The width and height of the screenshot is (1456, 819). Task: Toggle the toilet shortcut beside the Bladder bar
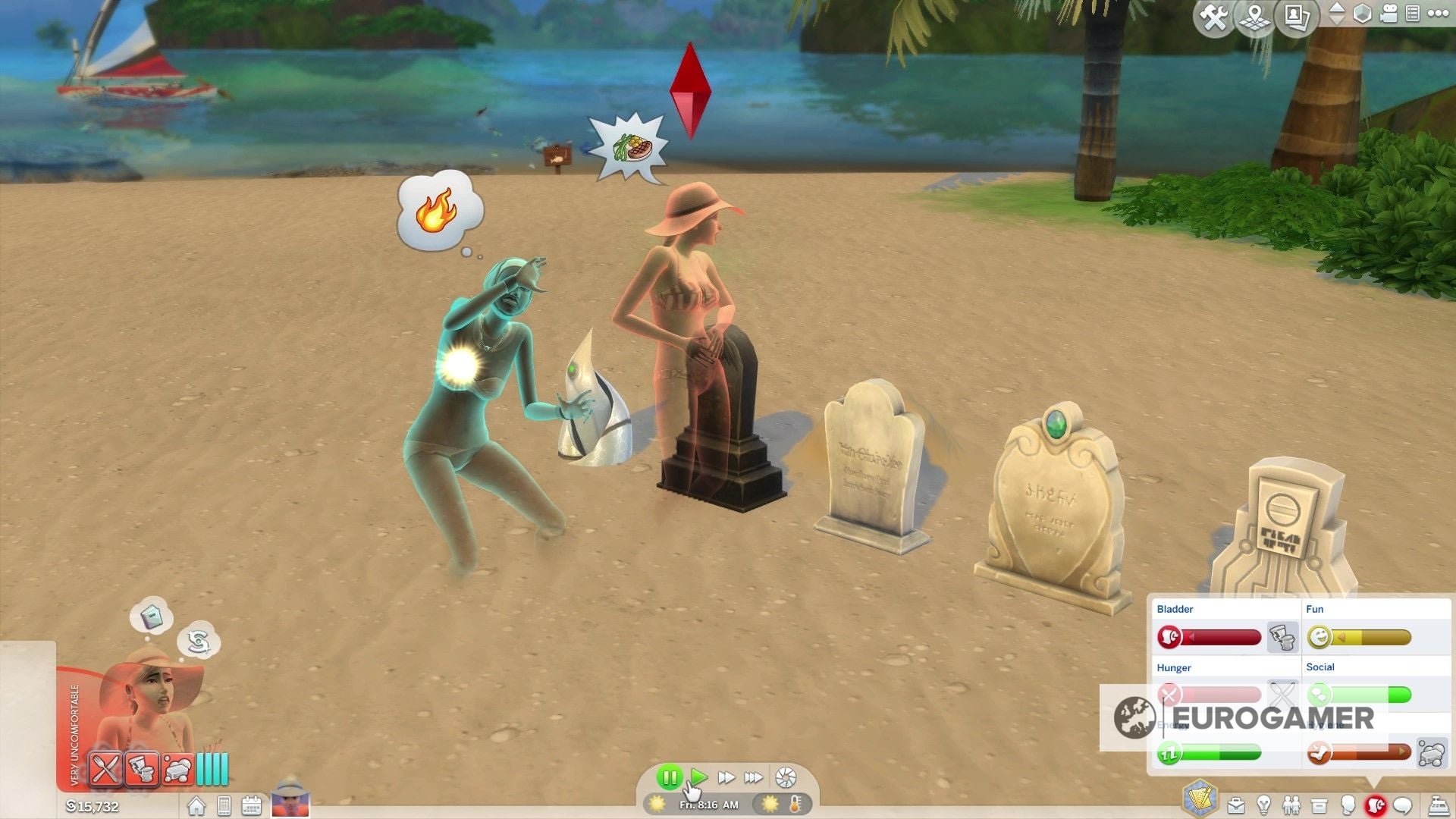click(1282, 637)
